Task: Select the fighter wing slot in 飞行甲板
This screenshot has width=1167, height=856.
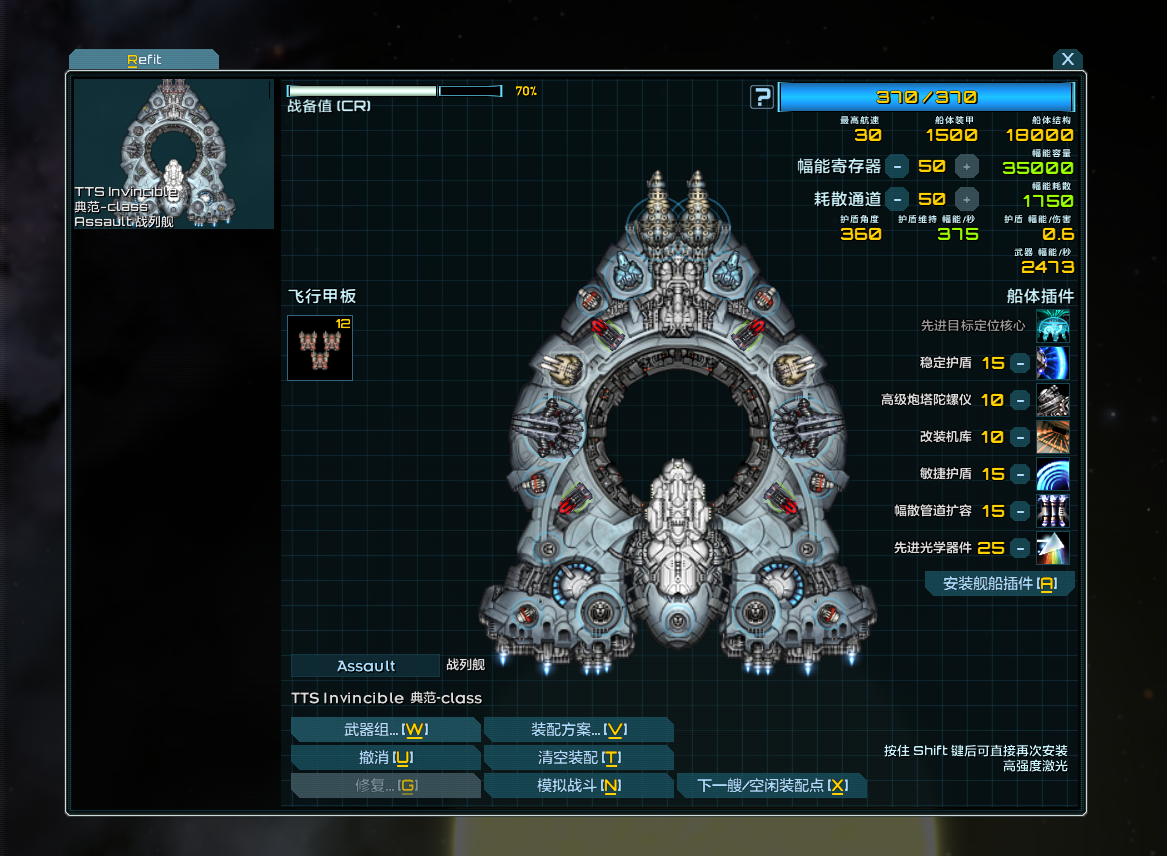Action: coord(320,348)
